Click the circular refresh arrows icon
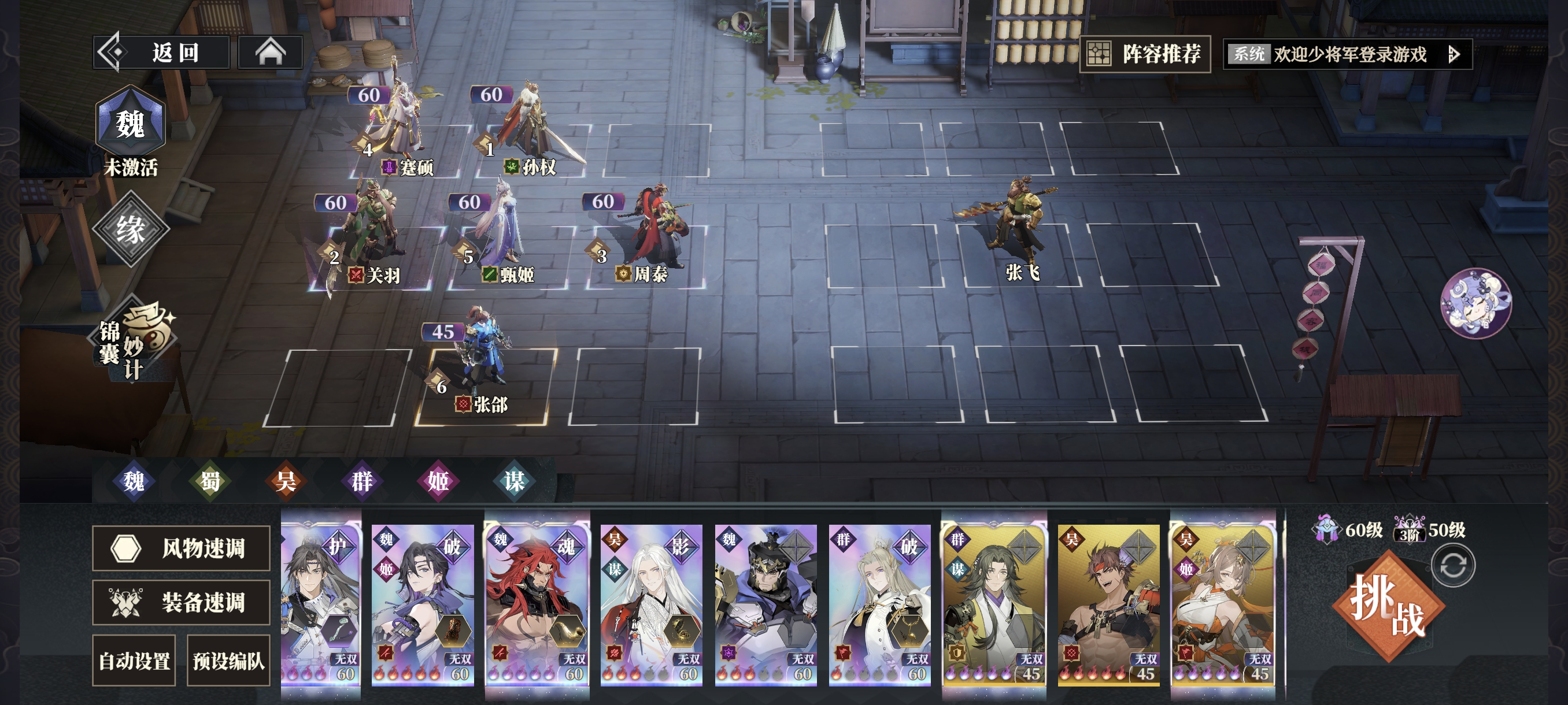Viewport: 1568px width, 705px height. click(1452, 566)
